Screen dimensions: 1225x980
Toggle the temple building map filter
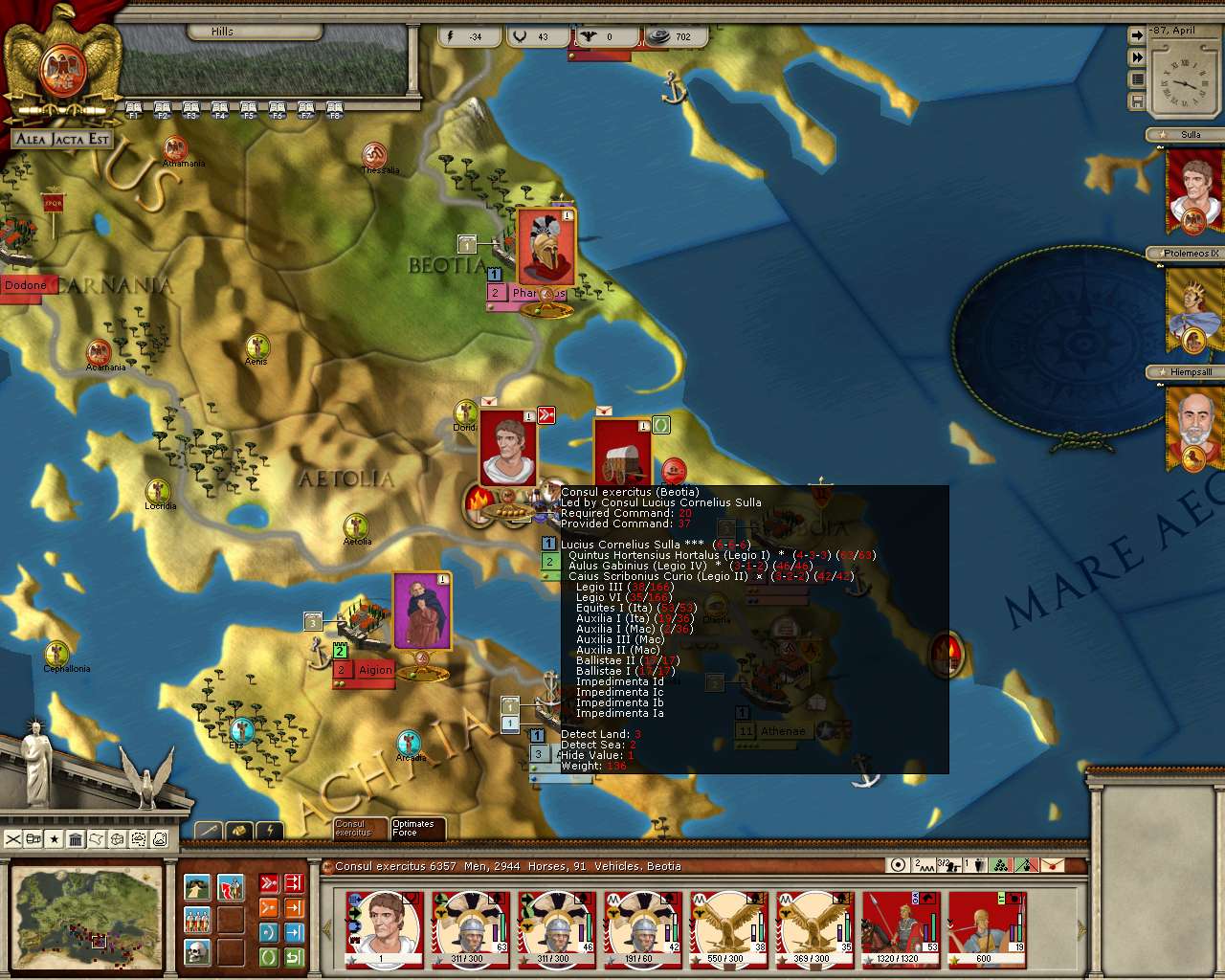click(76, 839)
